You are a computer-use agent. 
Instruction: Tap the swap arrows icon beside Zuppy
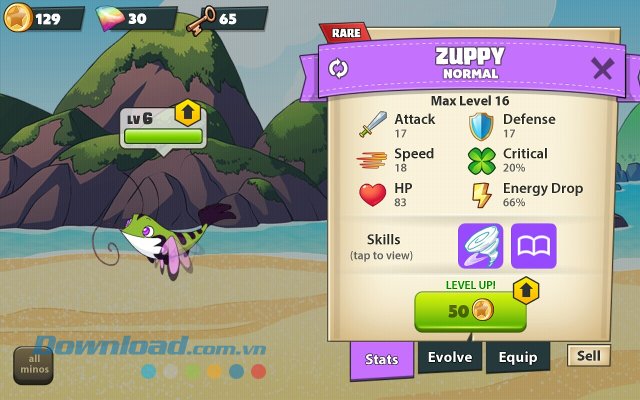[x=338, y=69]
